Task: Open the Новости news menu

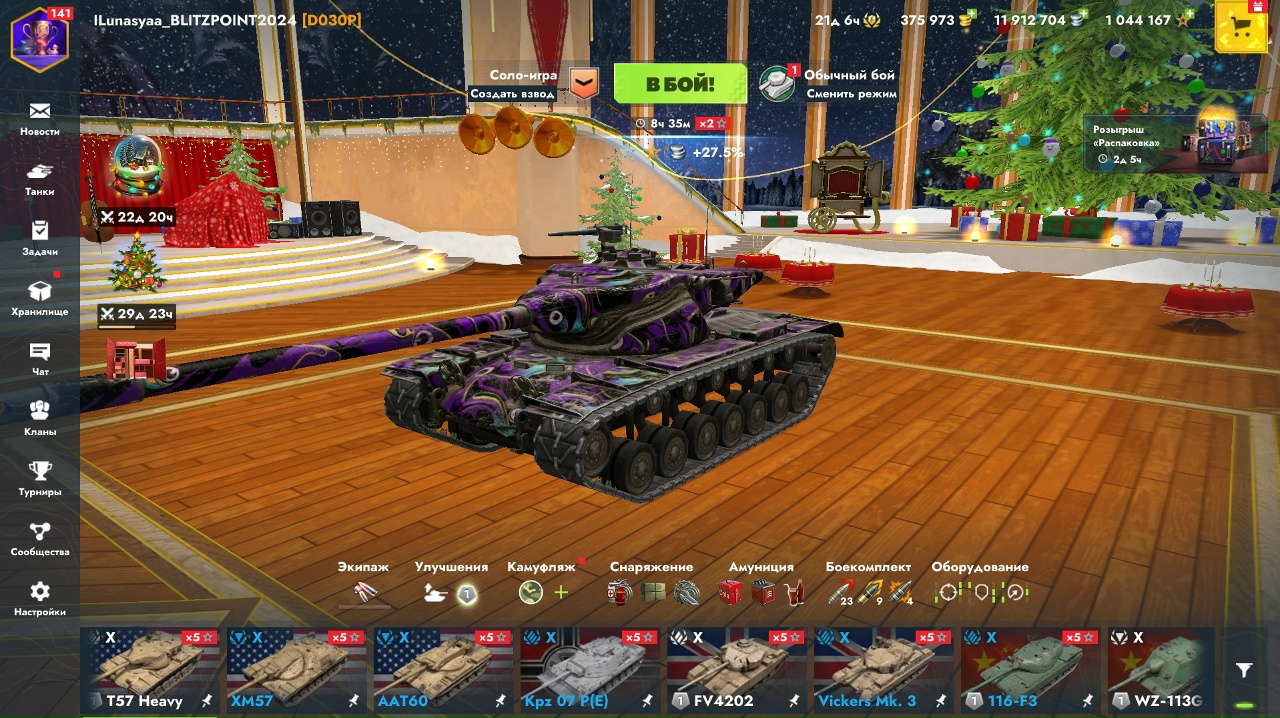Action: (40, 118)
